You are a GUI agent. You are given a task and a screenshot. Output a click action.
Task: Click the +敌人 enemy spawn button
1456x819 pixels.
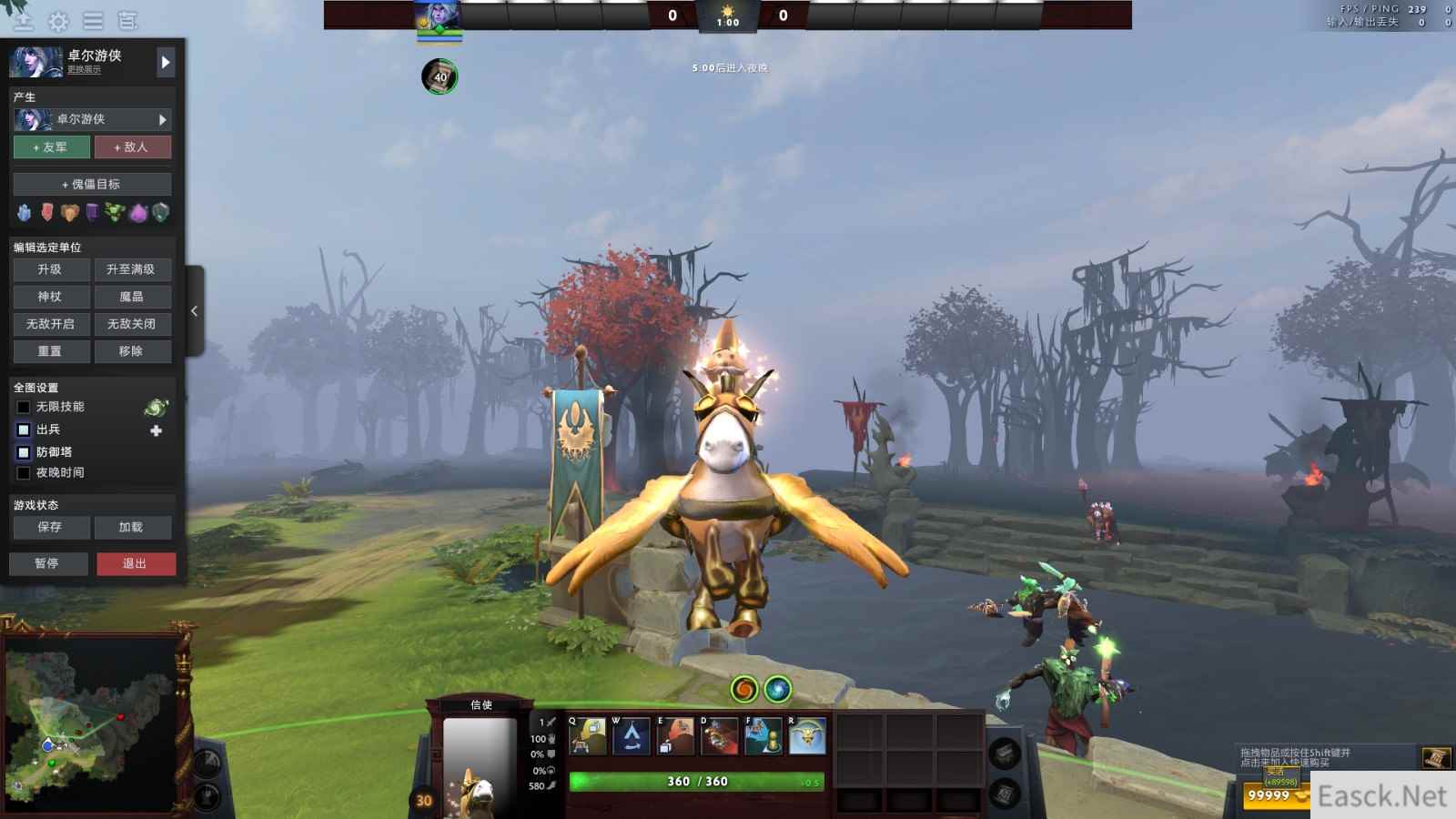click(x=132, y=147)
